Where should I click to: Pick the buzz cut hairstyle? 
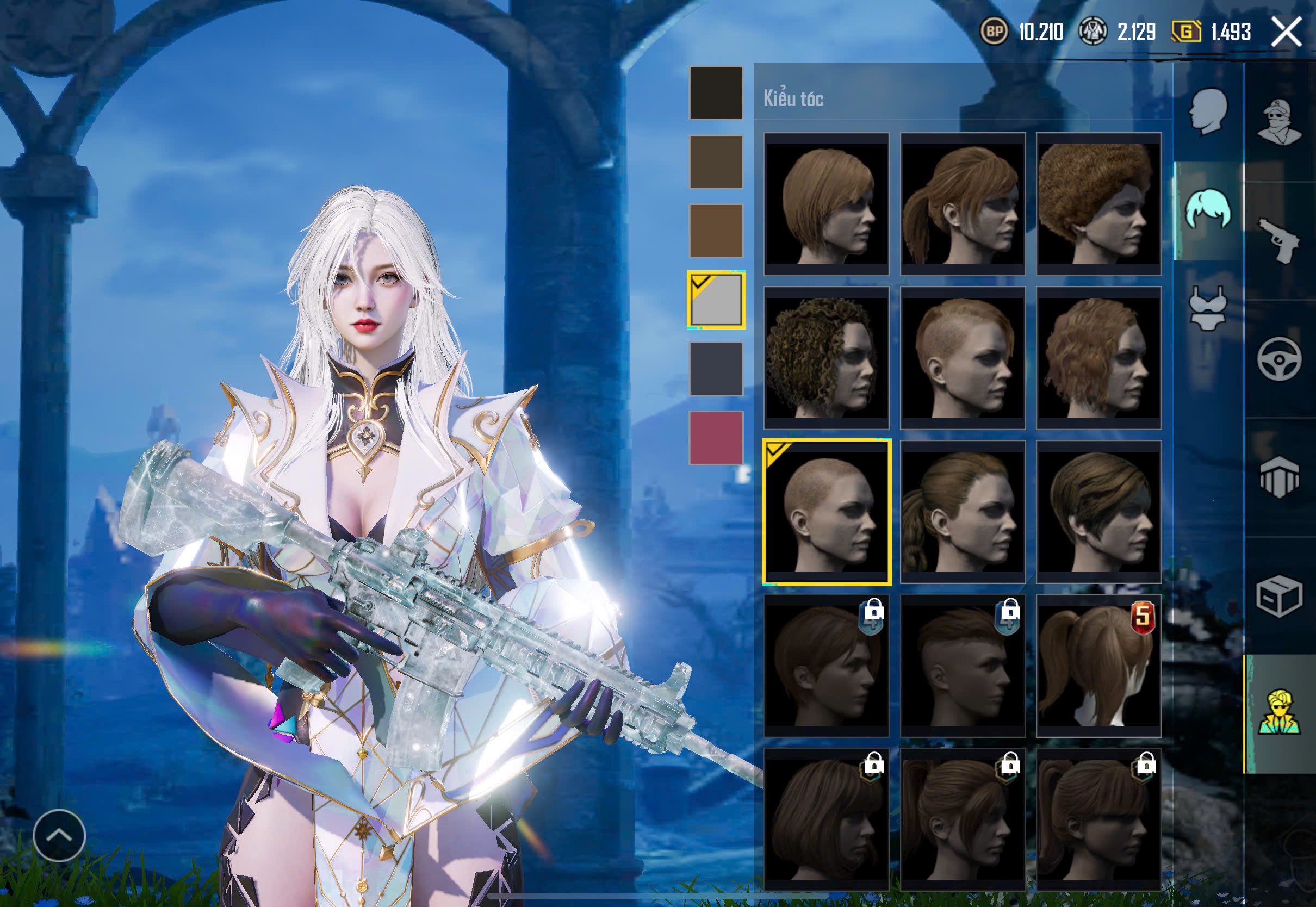pos(826,512)
